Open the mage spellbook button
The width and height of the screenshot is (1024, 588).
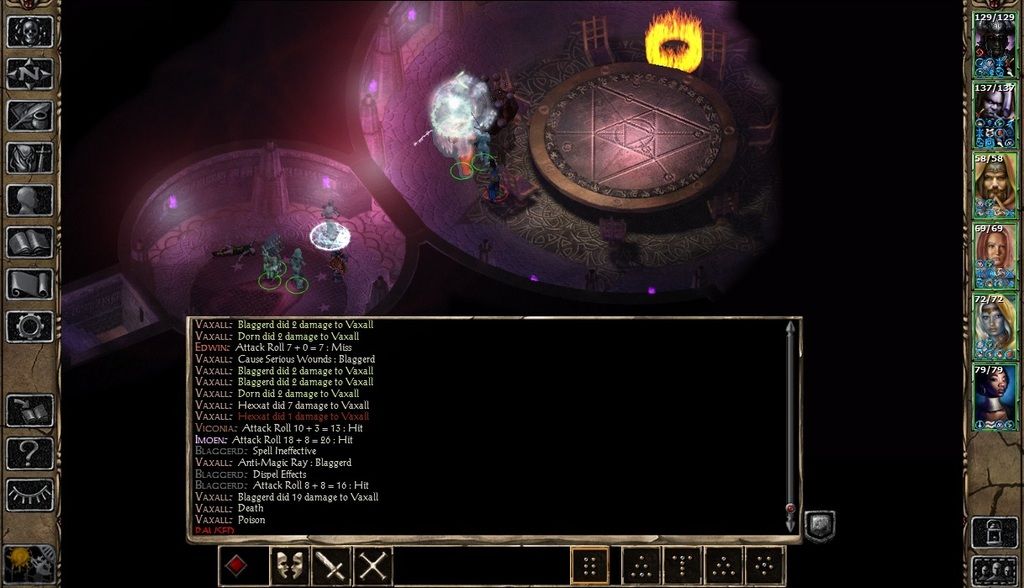pyautogui.click(x=30, y=242)
